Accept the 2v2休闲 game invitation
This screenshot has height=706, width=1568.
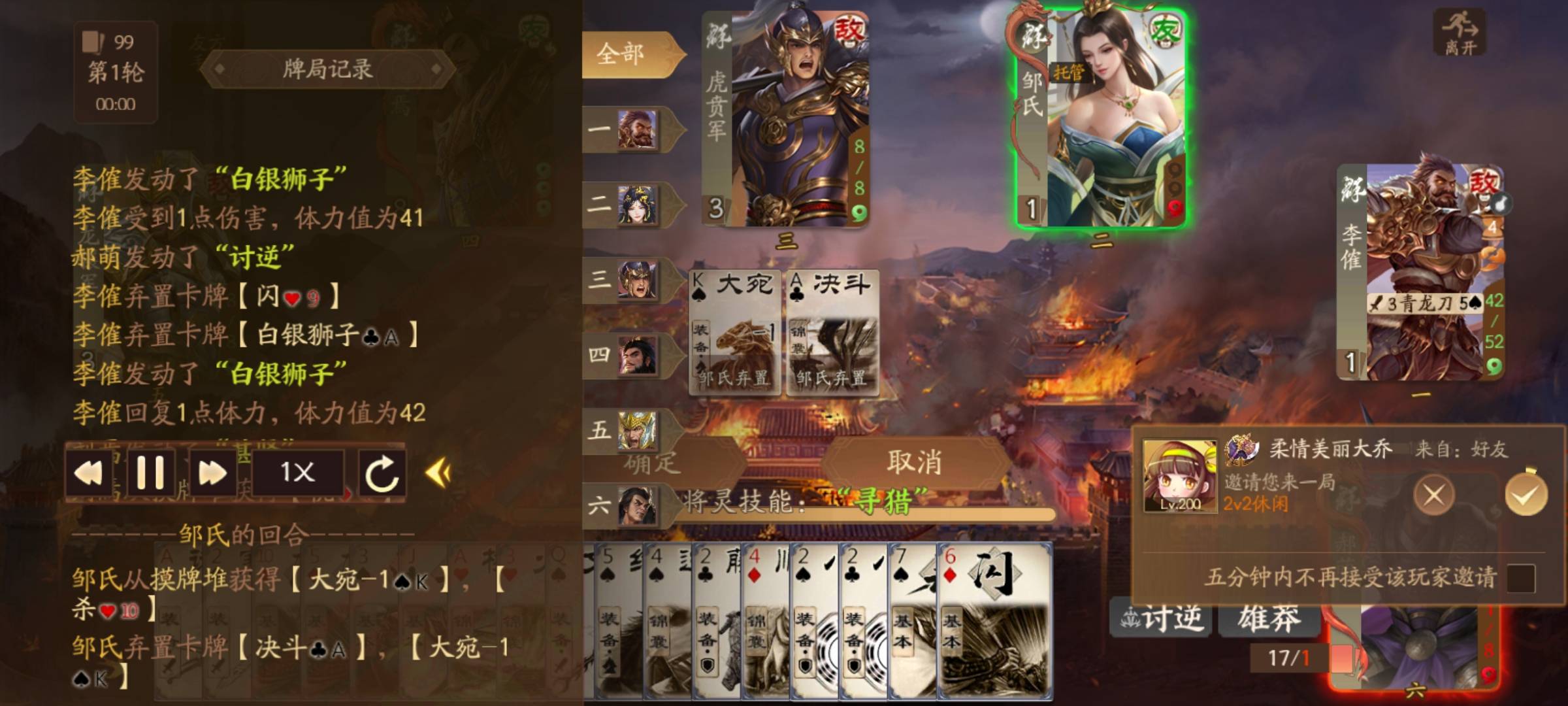tap(1526, 495)
